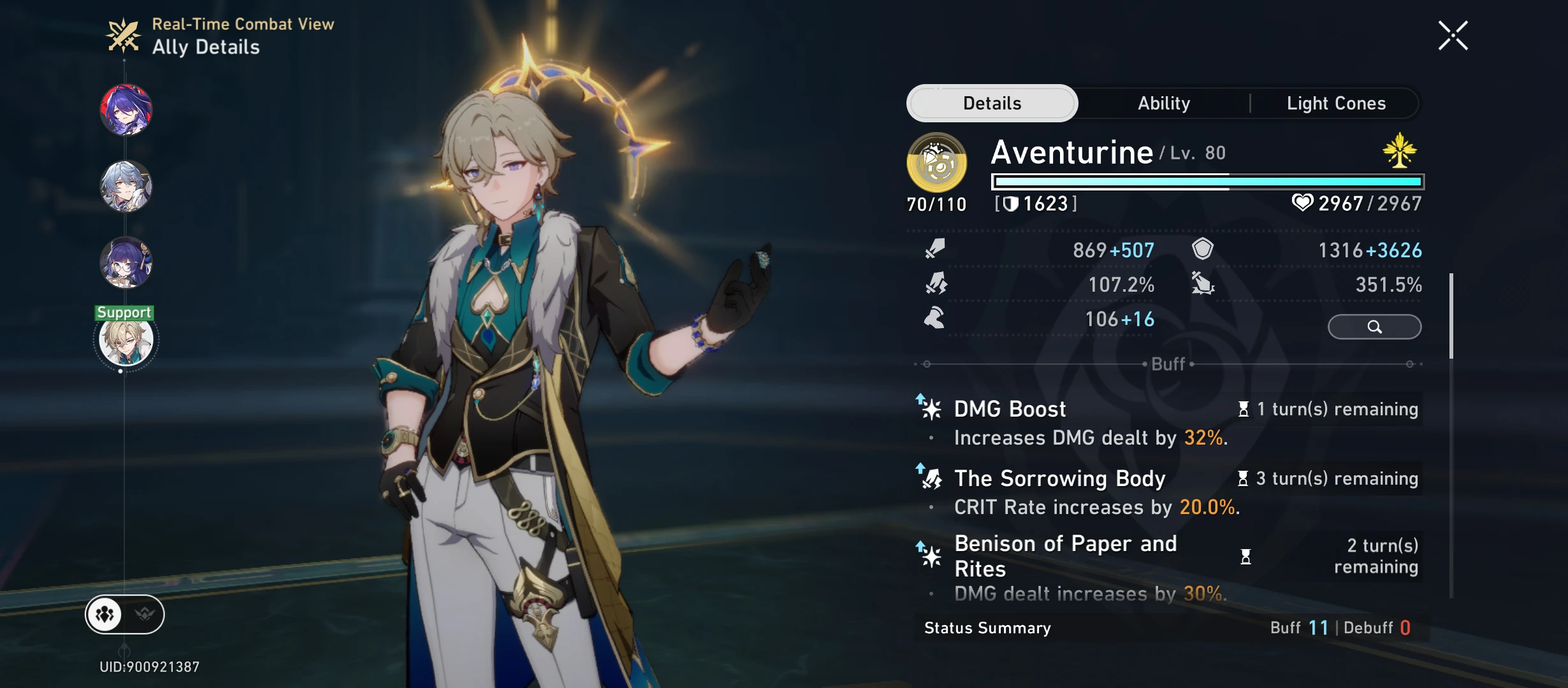Screen dimensions: 1568x688
Task: Open the Status Summary panel
Action: [x=987, y=627]
